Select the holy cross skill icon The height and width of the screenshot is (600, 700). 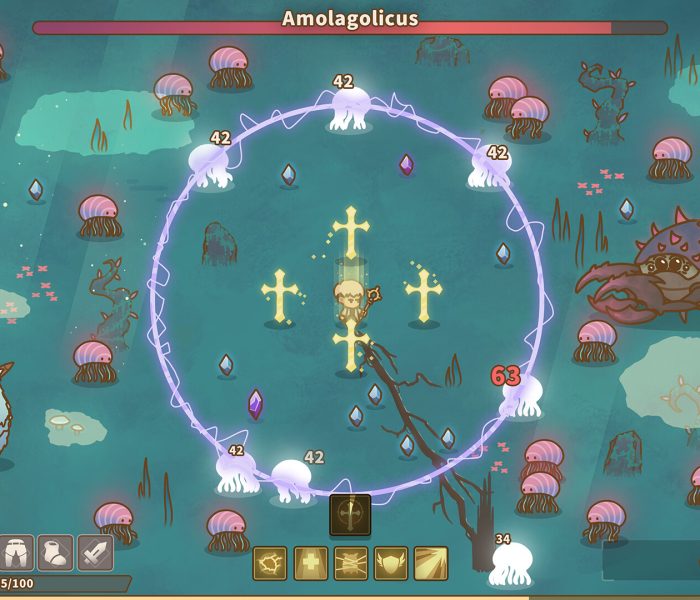[x=350, y=514]
